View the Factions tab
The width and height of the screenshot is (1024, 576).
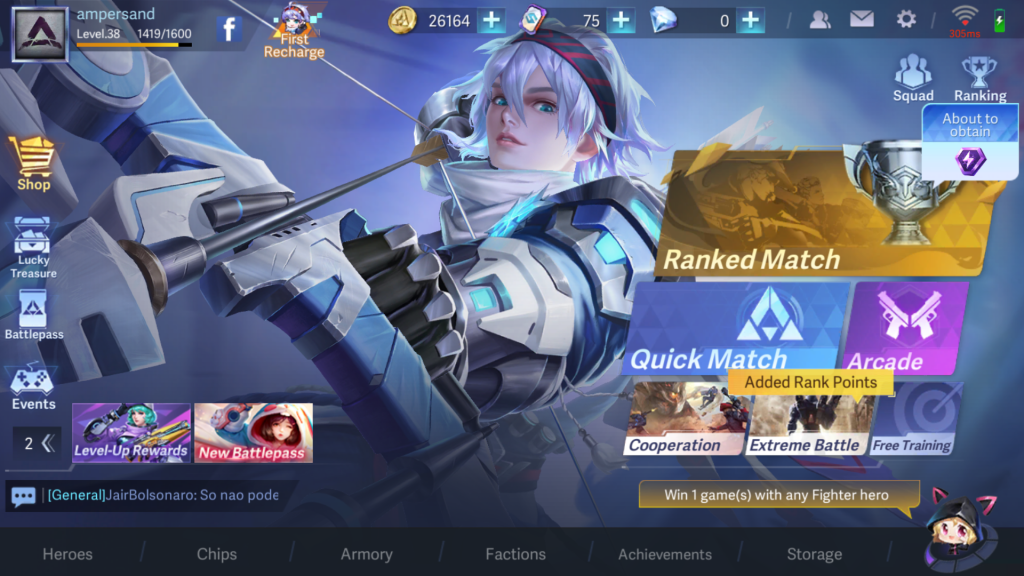[515, 554]
